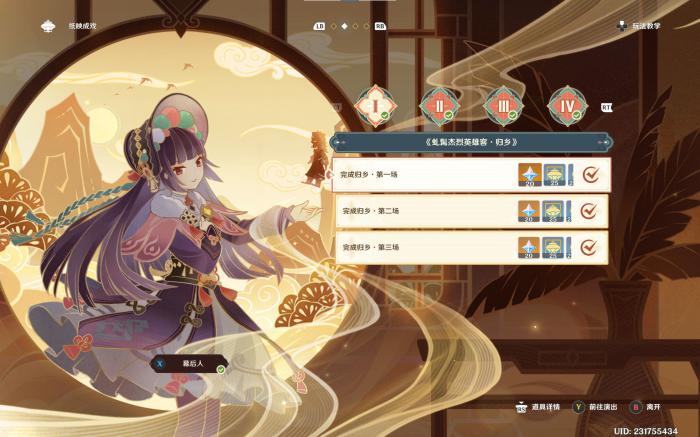Go to 前往演出 performance
The image size is (700, 437).
pos(598,408)
